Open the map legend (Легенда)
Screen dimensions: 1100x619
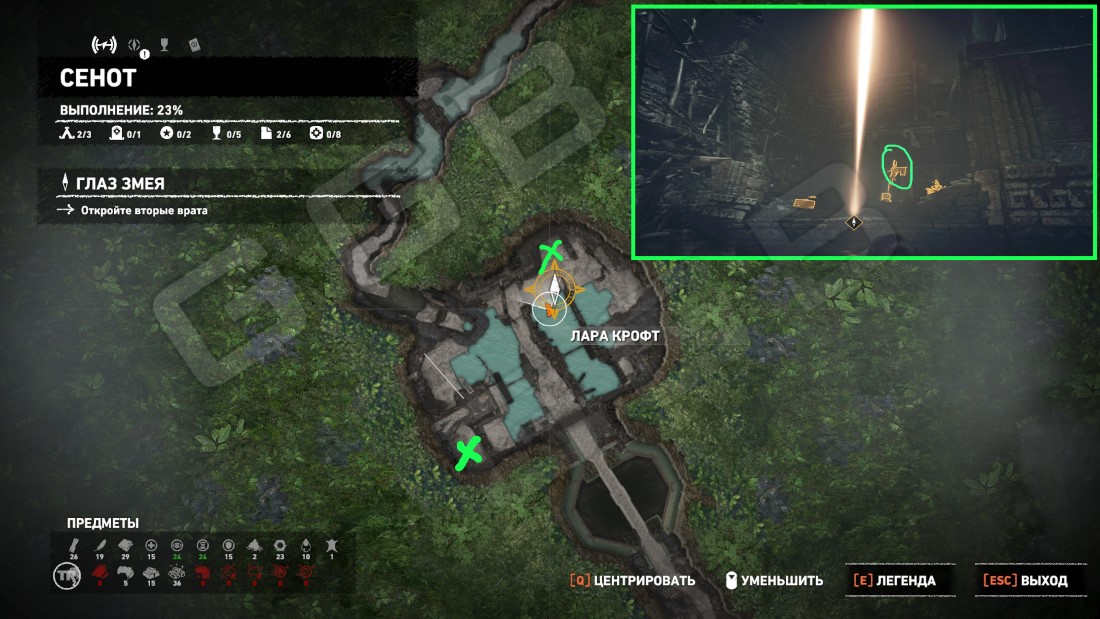(894, 580)
